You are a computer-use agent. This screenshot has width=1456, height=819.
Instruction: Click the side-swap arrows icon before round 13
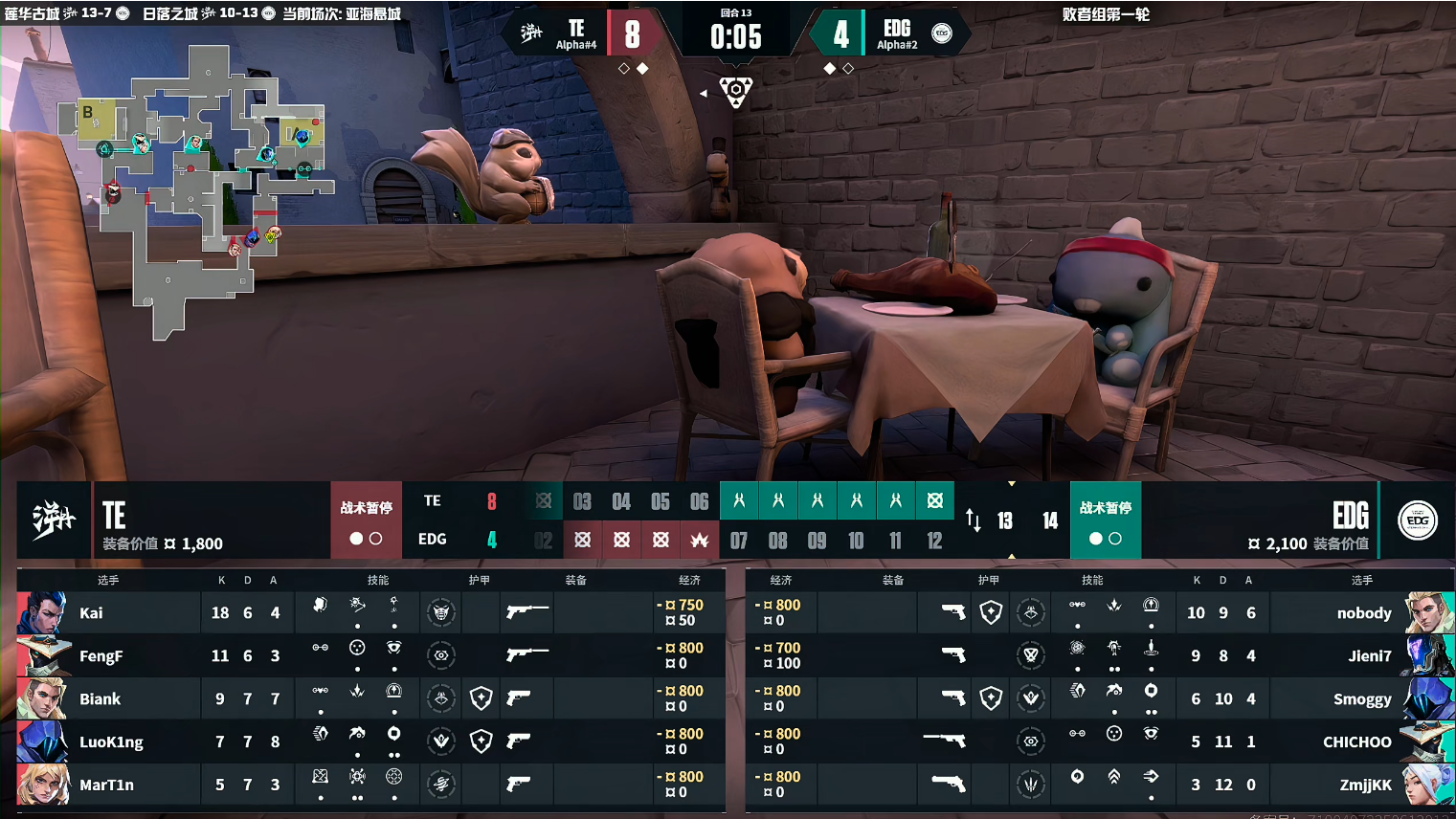pyautogui.click(x=974, y=520)
